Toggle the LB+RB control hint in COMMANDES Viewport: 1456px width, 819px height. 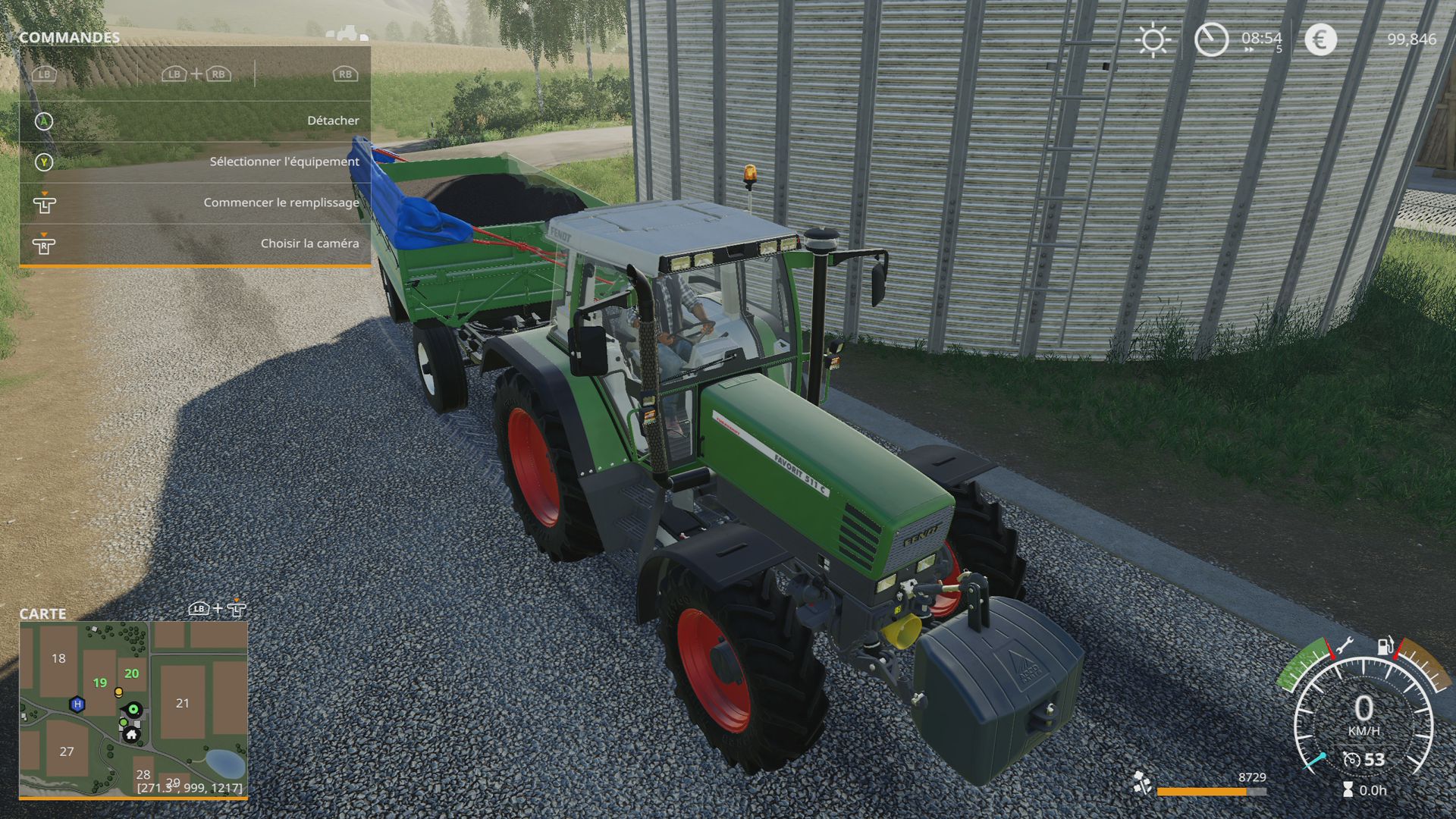196,76
